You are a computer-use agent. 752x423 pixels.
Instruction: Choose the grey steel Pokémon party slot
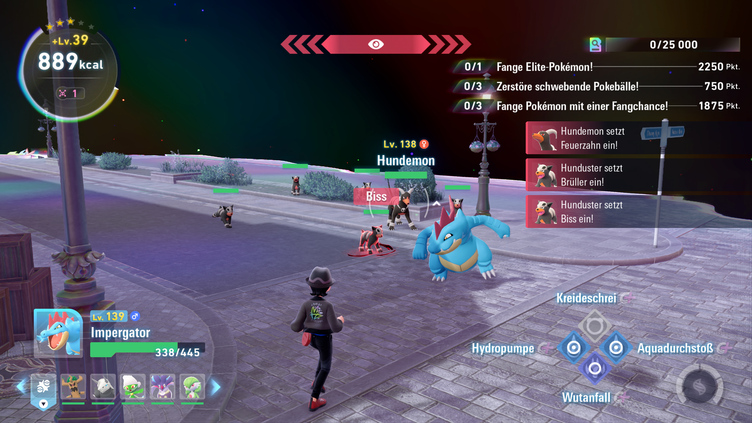103,388
